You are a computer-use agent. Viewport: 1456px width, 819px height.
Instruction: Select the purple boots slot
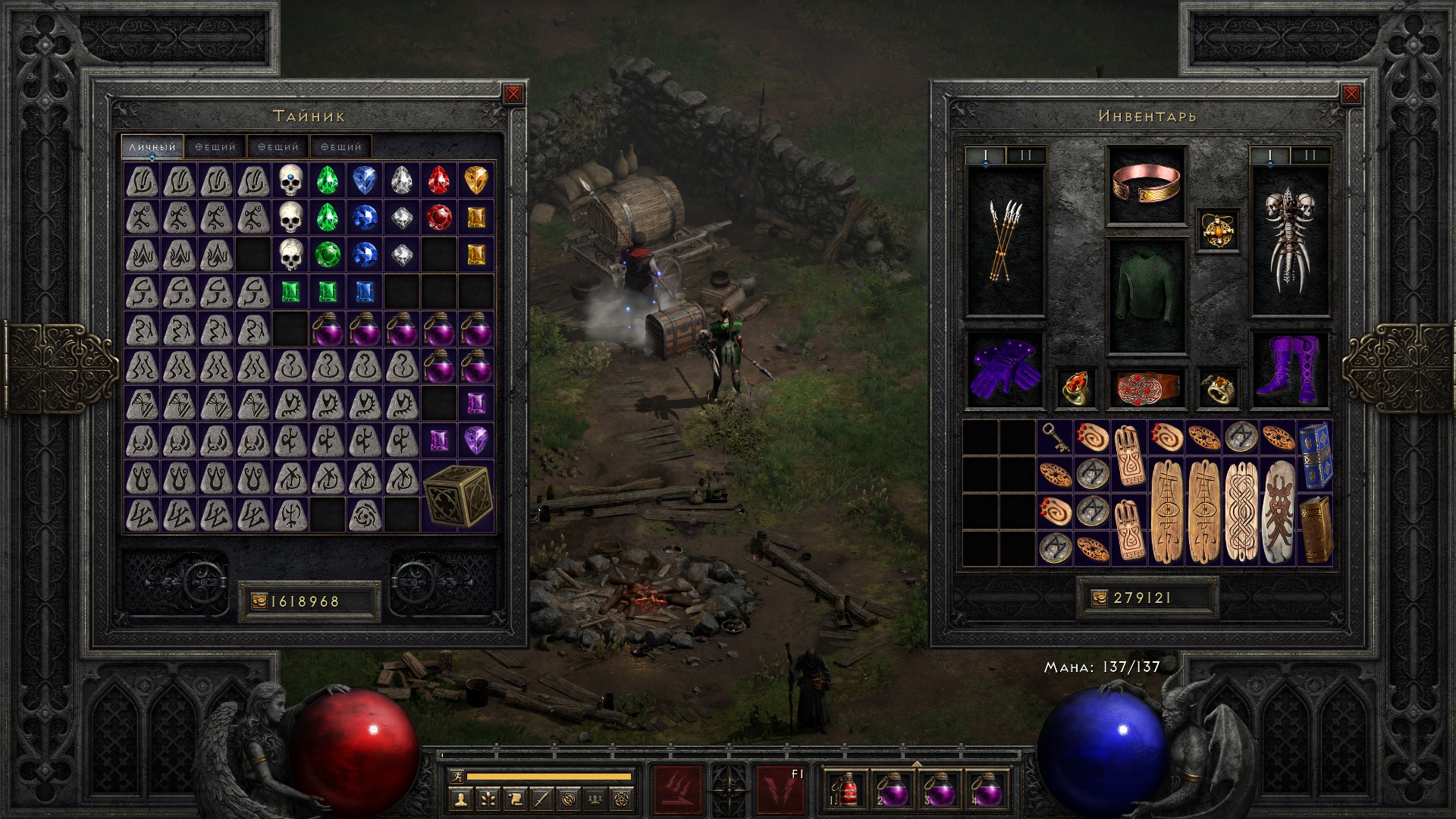click(x=1289, y=369)
